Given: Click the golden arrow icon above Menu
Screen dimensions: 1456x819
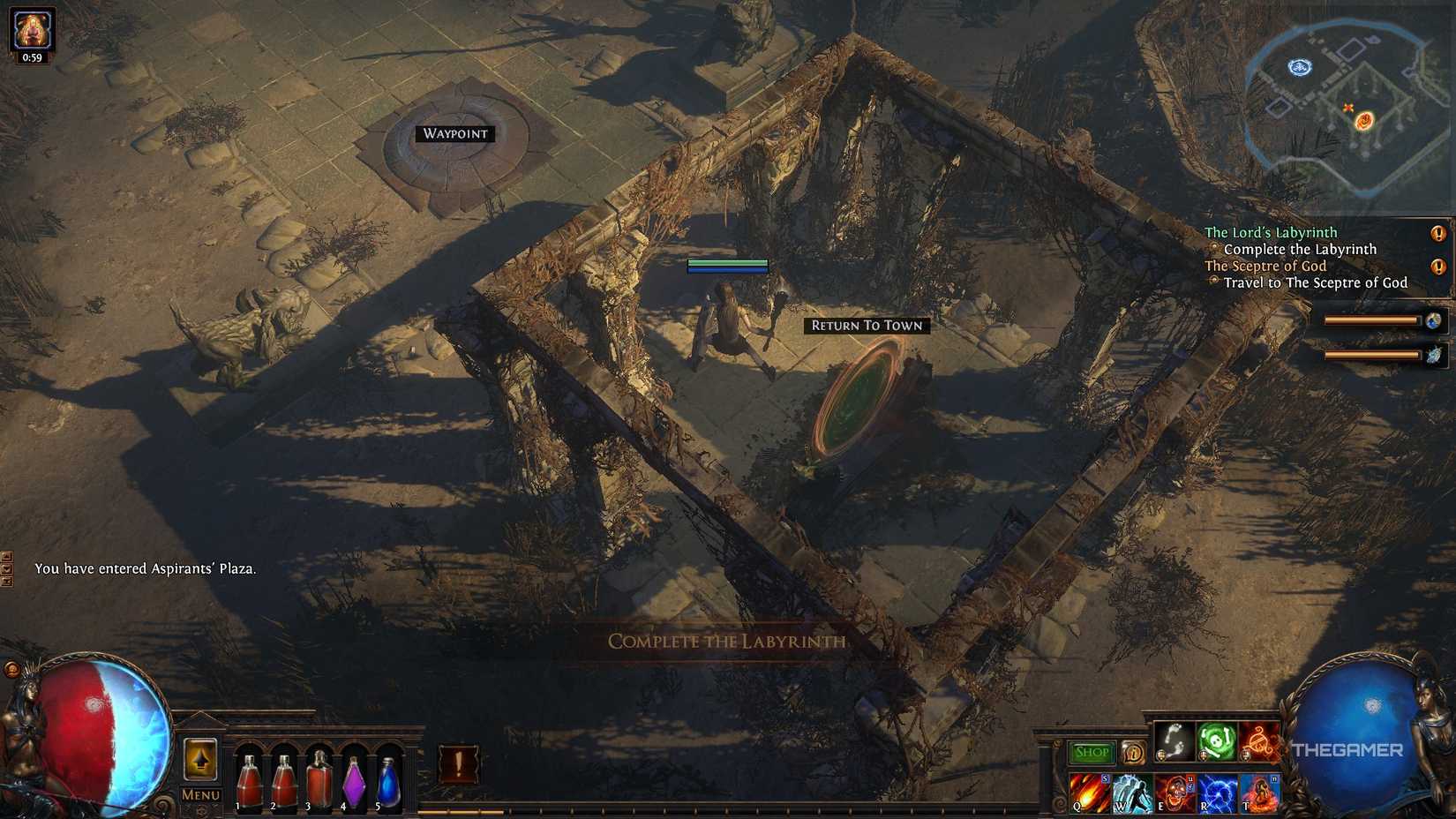Looking at the screenshot, I should coord(199,761).
